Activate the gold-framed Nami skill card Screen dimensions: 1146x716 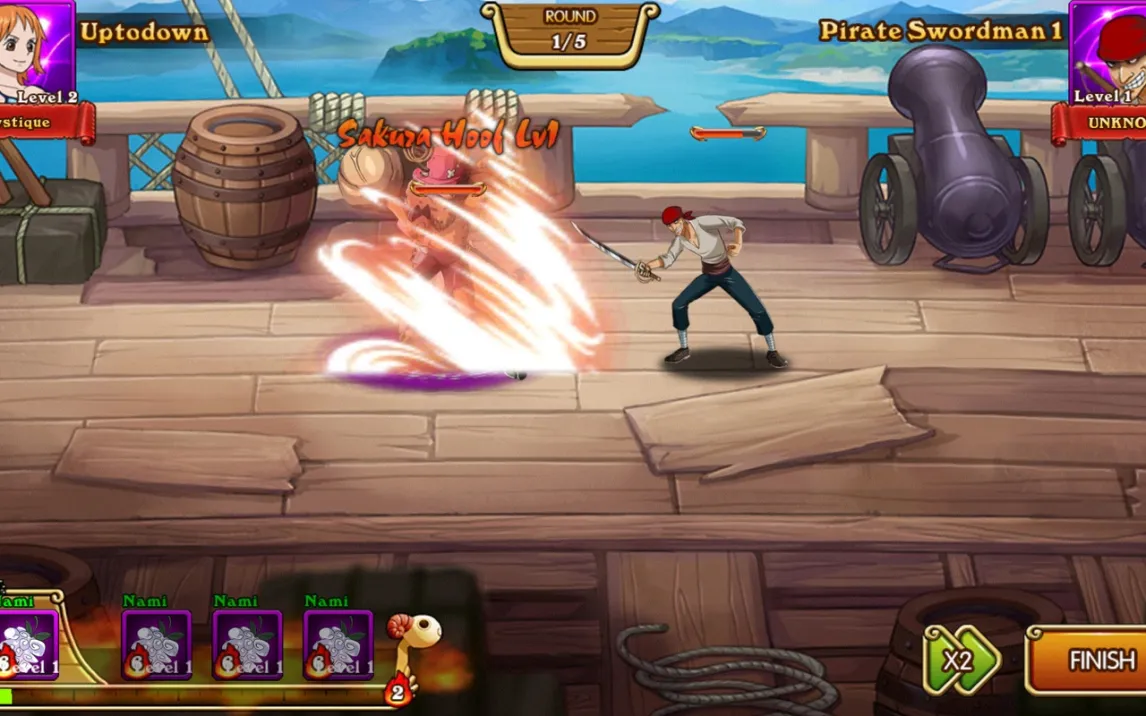coord(28,645)
